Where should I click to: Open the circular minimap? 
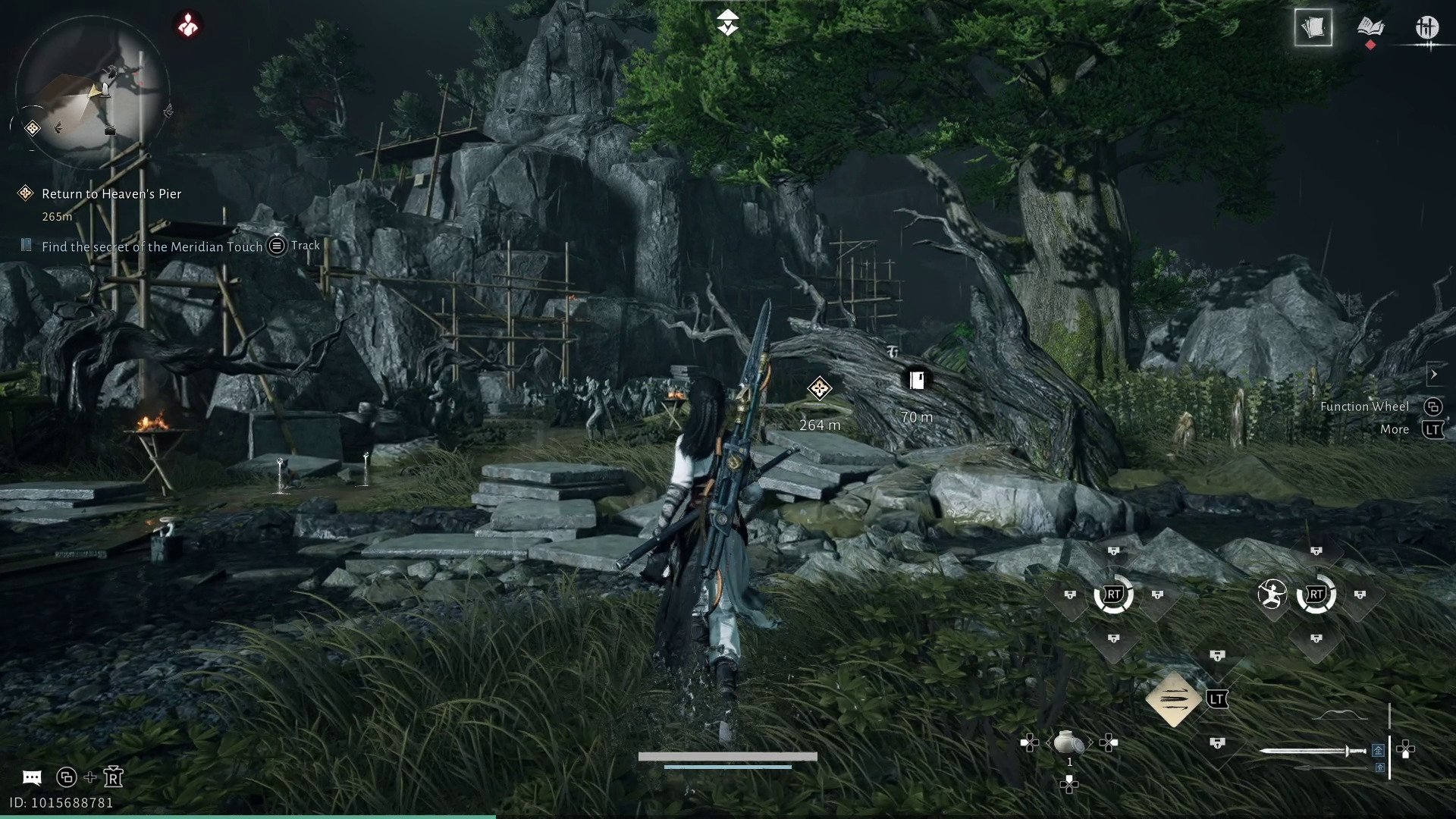coord(91,91)
